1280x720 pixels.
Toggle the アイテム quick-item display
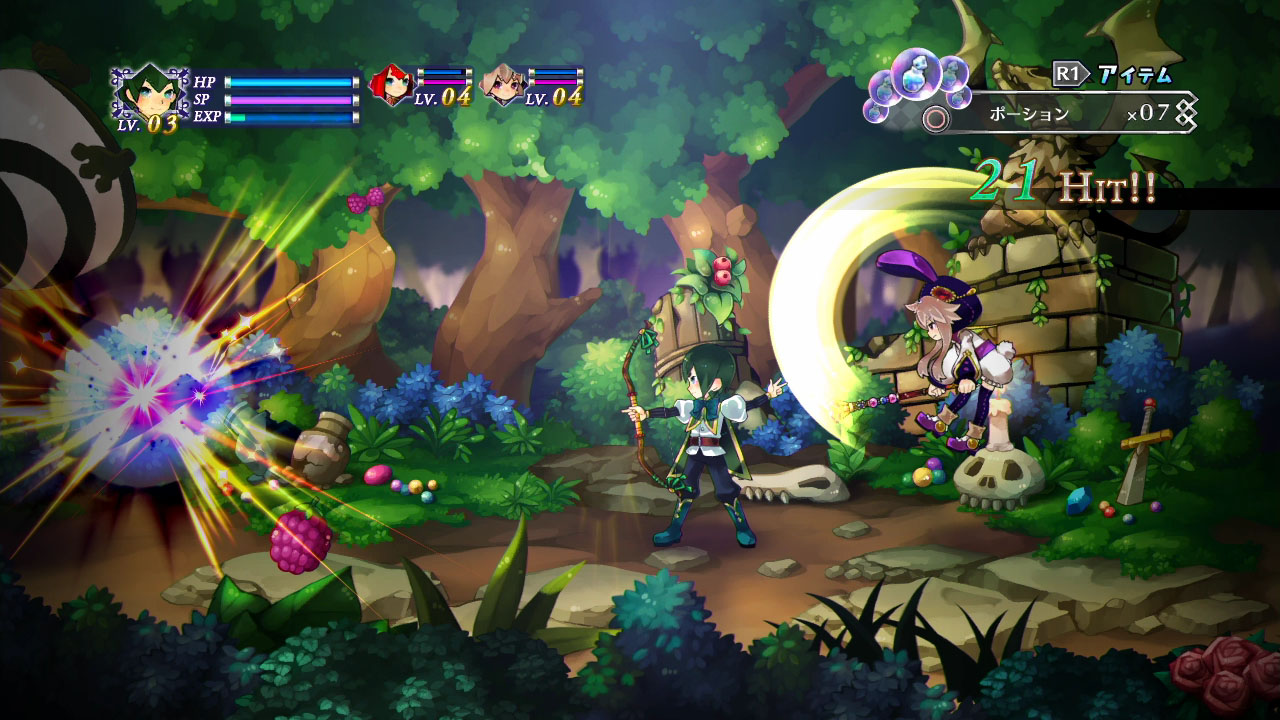(x=1135, y=75)
